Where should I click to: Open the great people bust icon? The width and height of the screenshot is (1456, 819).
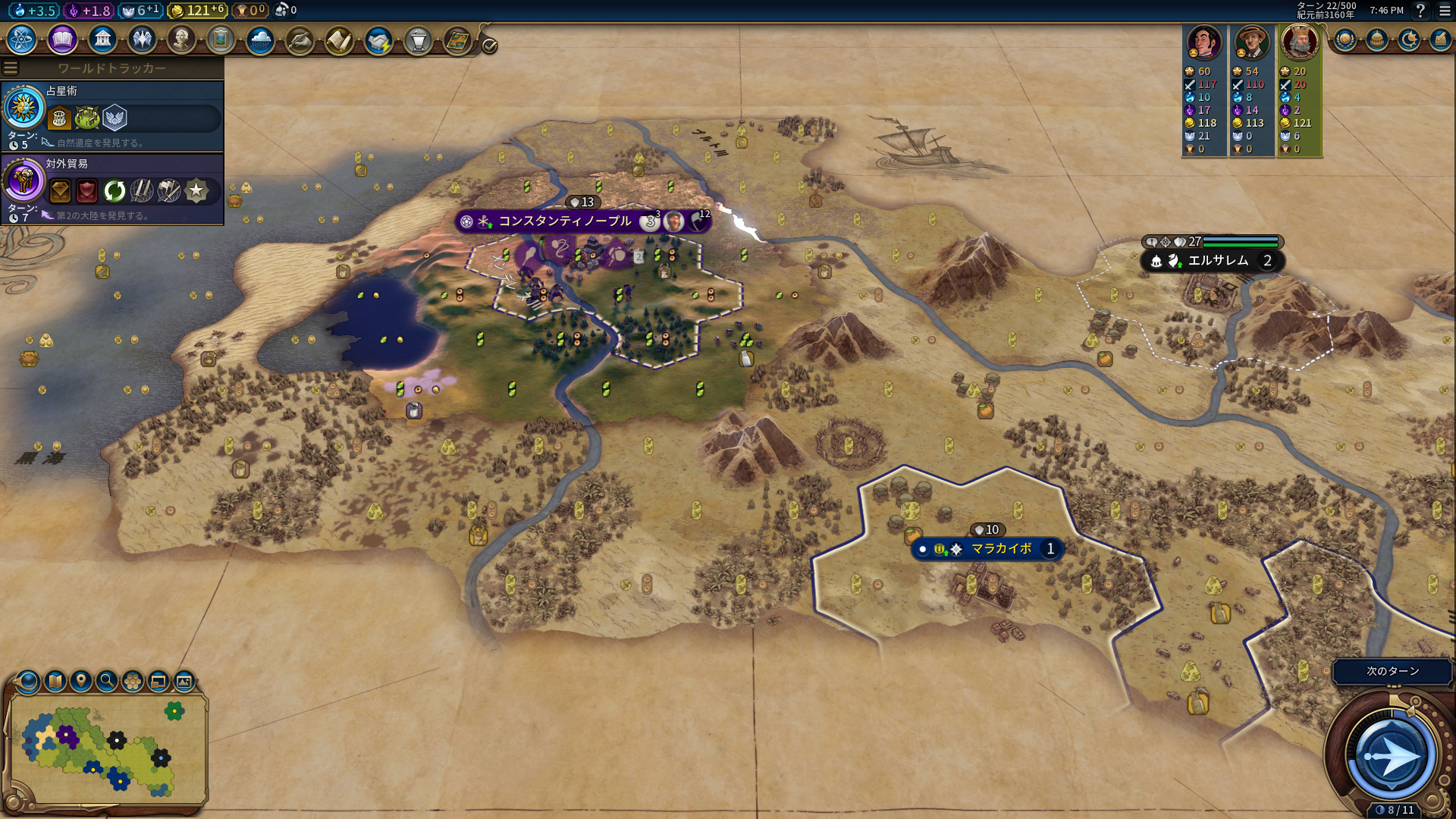tap(181, 39)
